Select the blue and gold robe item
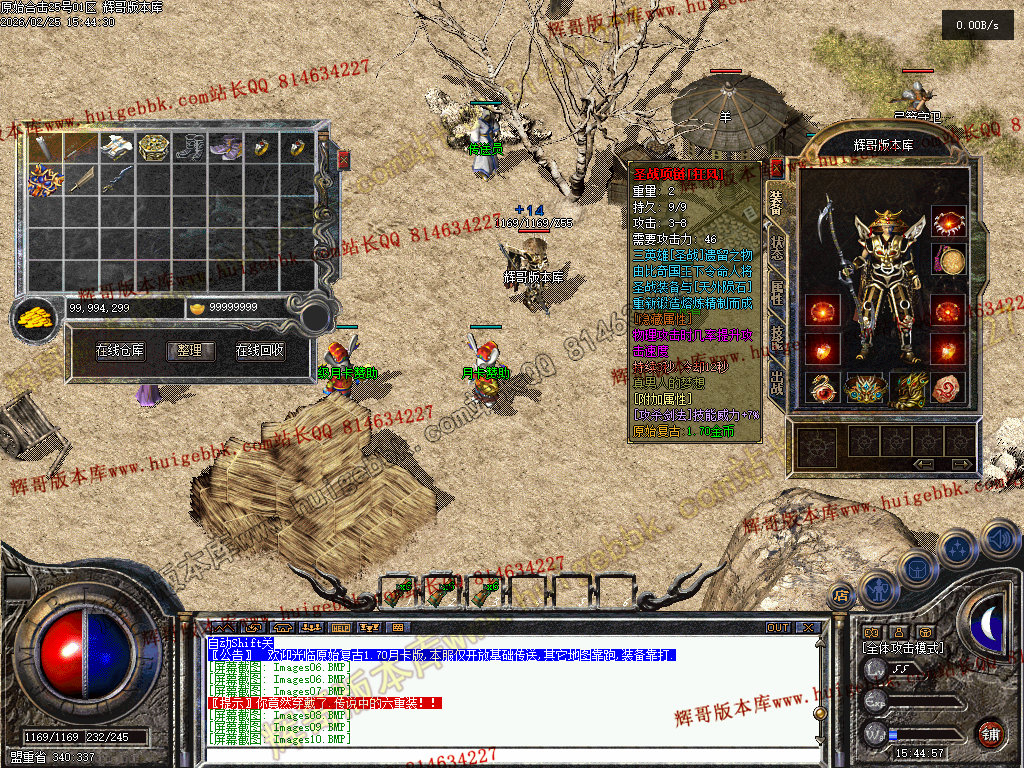Viewport: 1024px width, 768px height. click(44, 180)
